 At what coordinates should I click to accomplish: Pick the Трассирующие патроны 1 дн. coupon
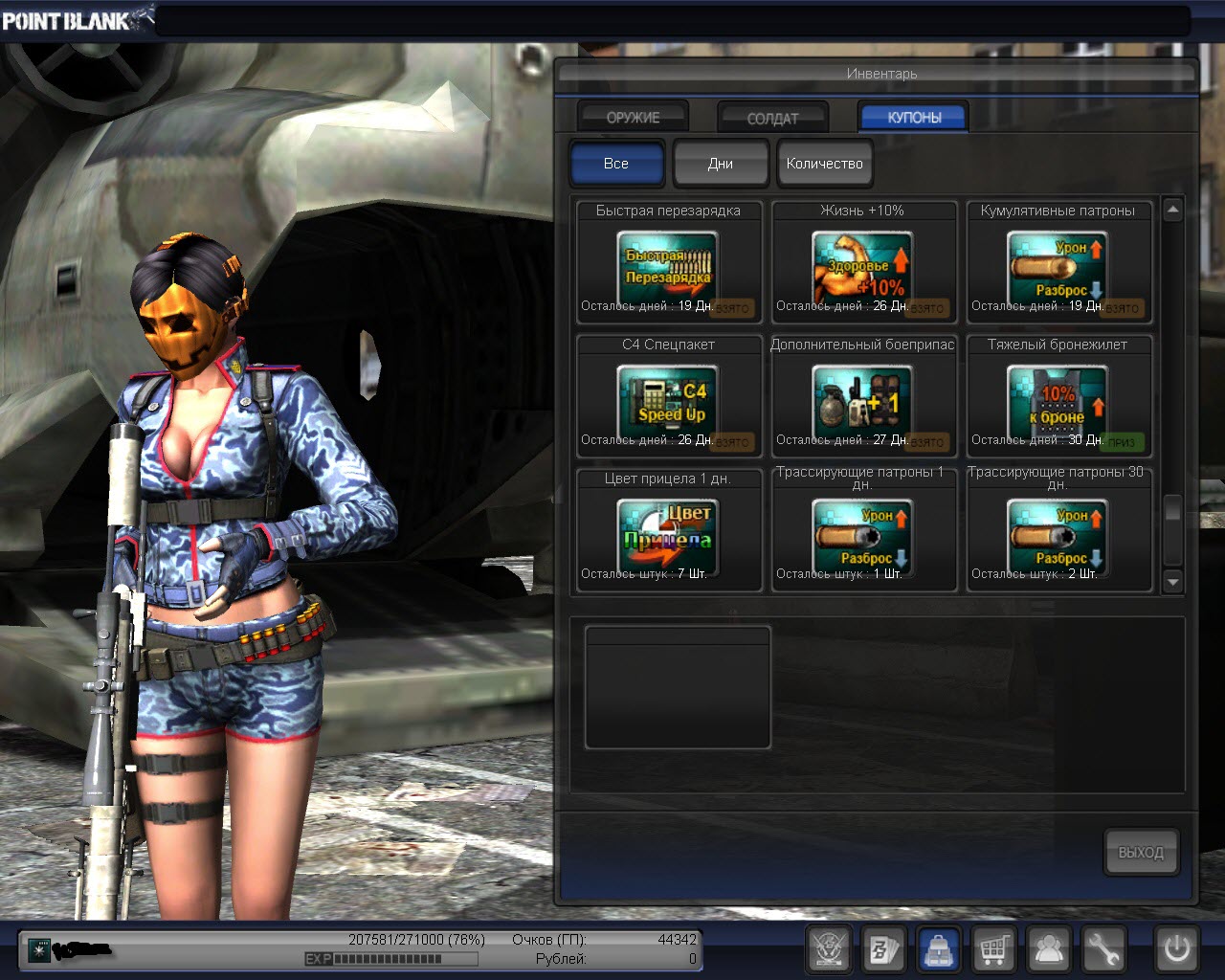(863, 532)
